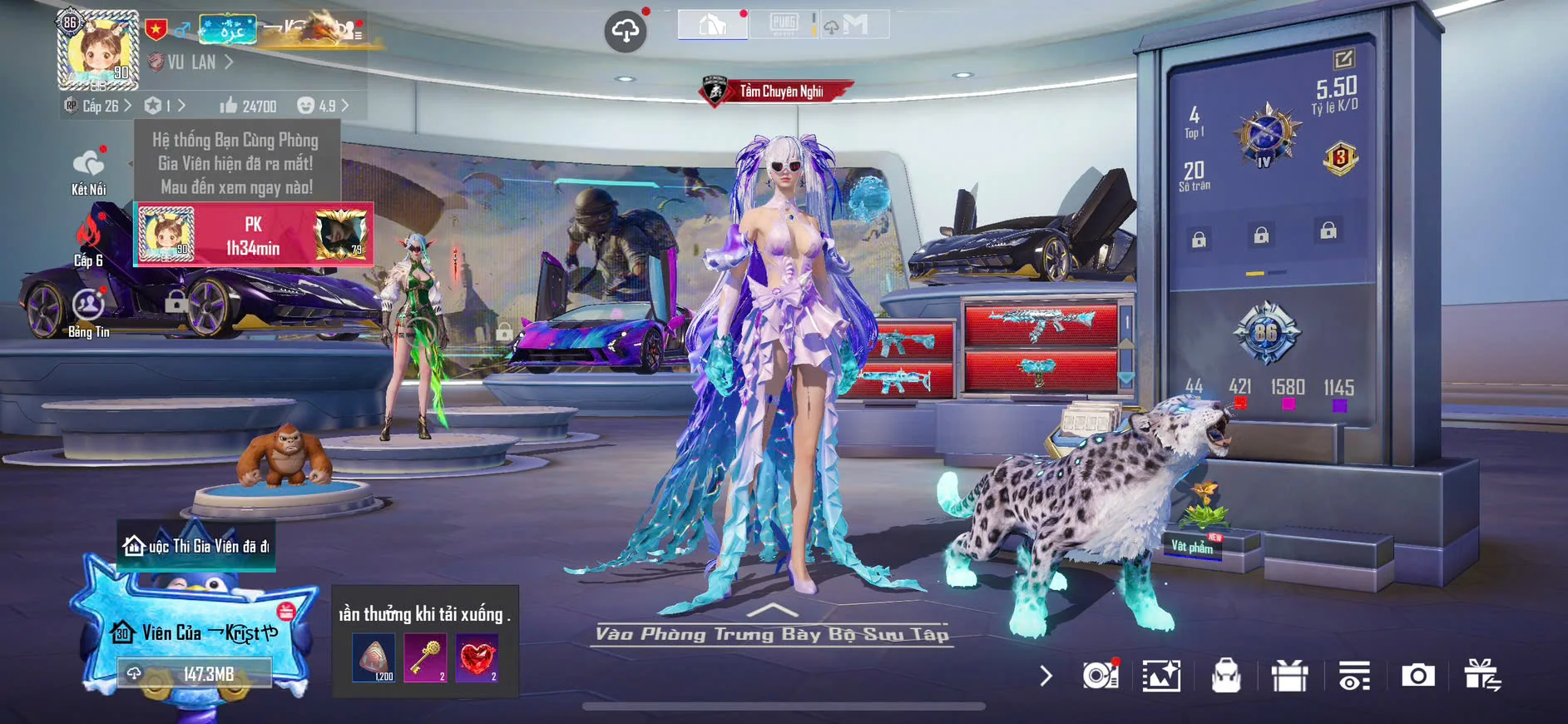
Task: Open the PK home battle banner
Action: click(x=253, y=236)
